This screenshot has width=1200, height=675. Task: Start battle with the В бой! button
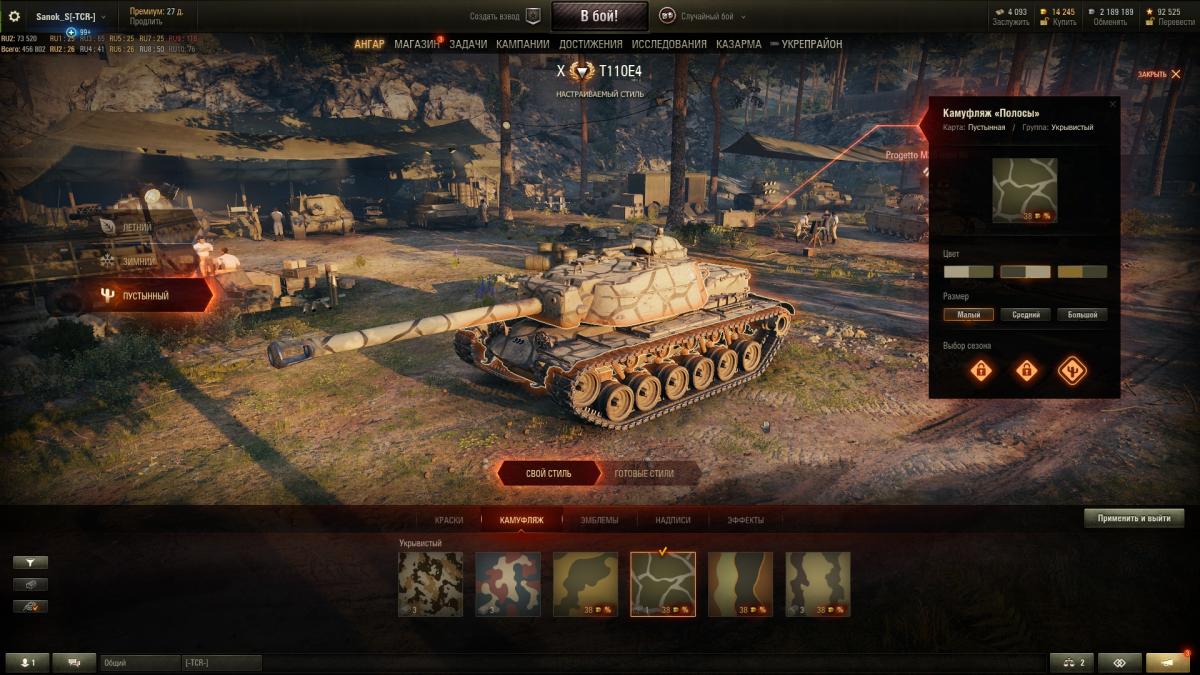pos(599,16)
